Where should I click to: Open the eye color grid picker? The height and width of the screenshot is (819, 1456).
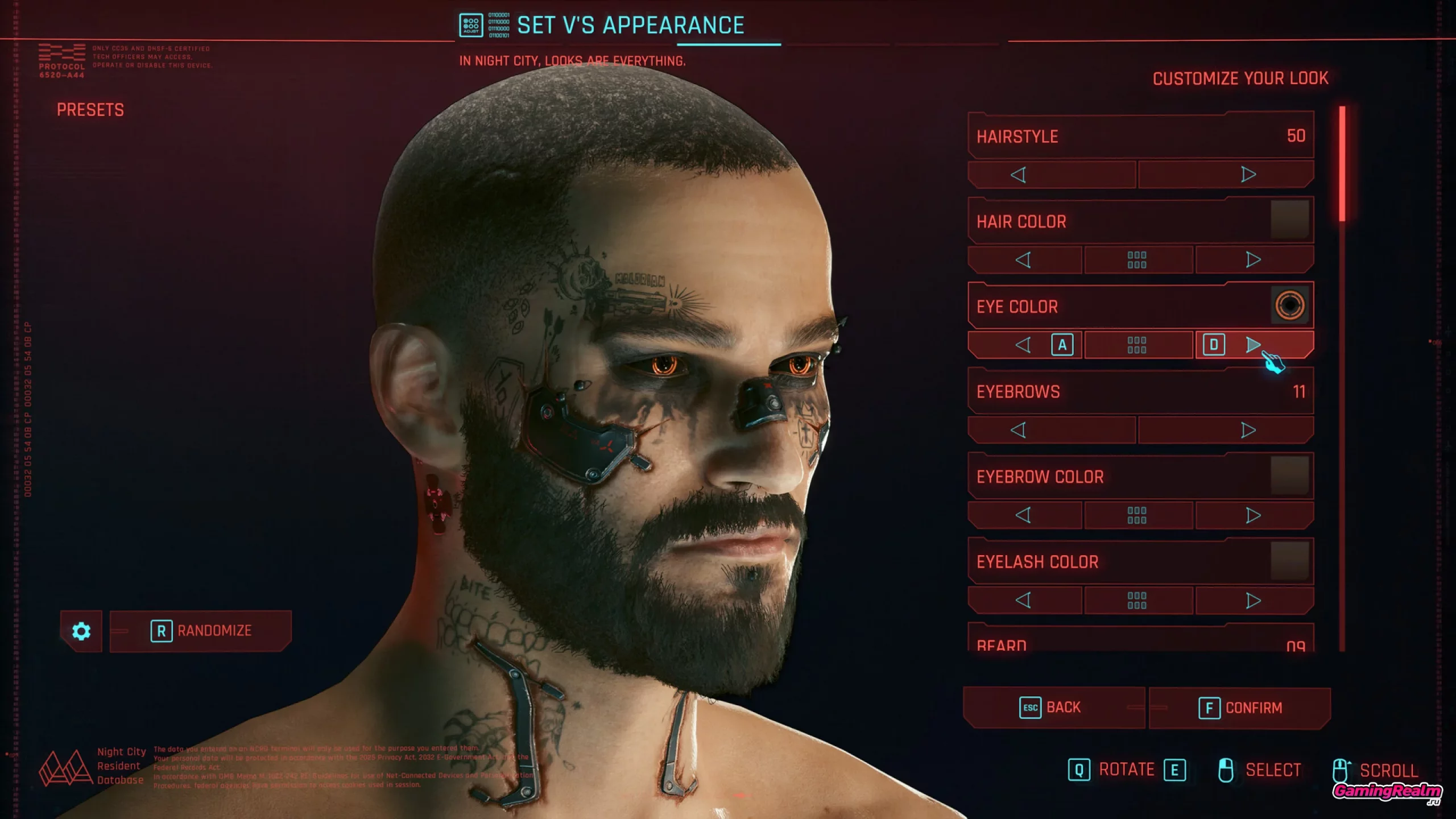click(1137, 345)
